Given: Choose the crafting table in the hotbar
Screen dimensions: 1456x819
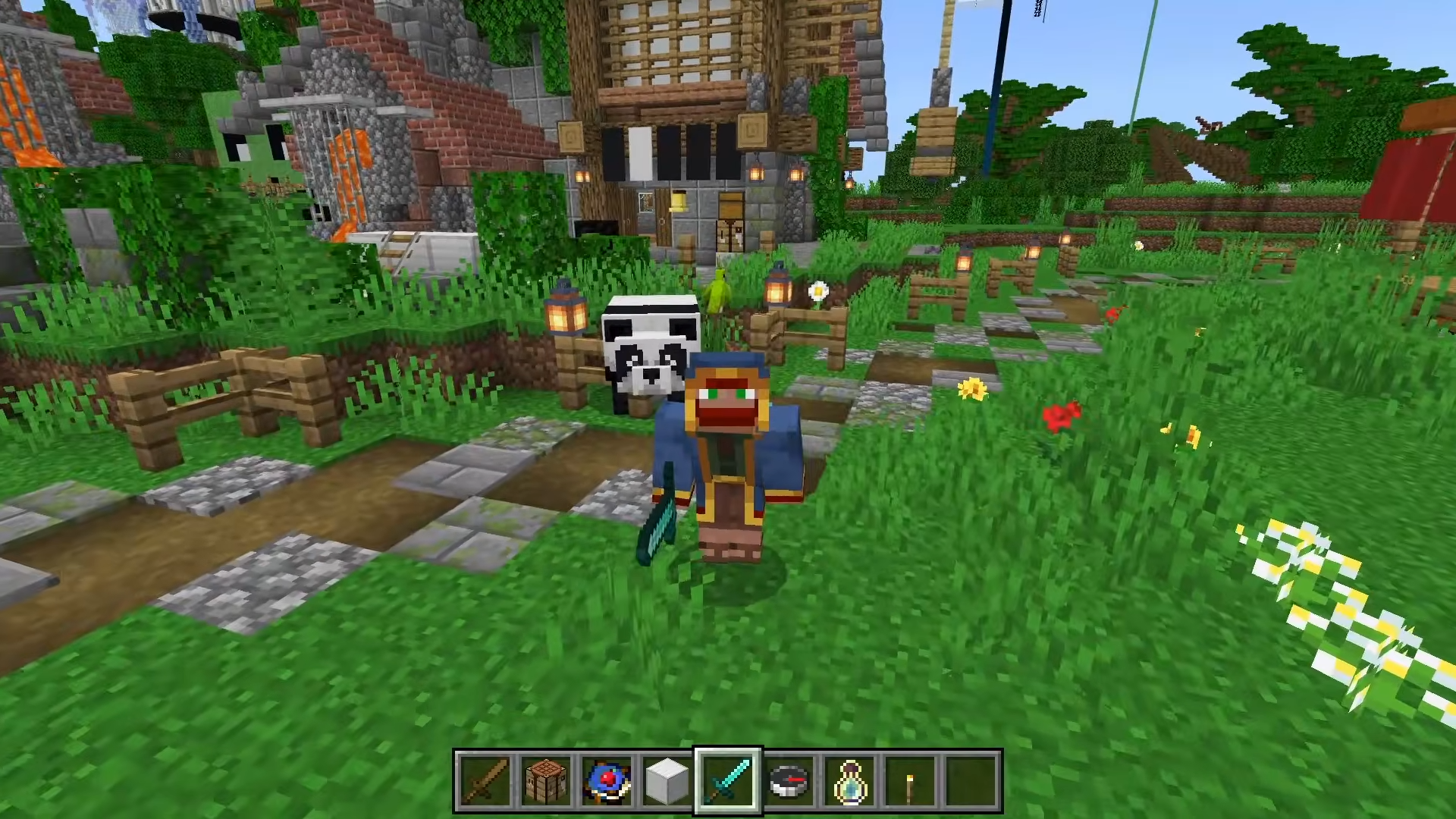Looking at the screenshot, I should point(546,781).
